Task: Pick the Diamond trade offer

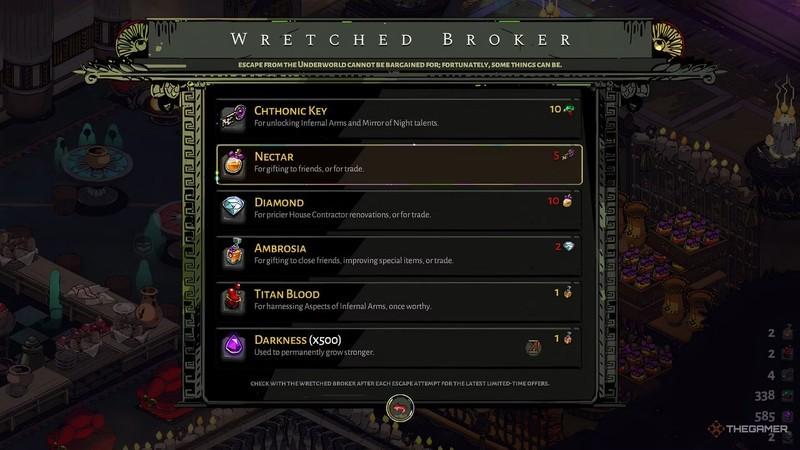Action: [x=398, y=208]
